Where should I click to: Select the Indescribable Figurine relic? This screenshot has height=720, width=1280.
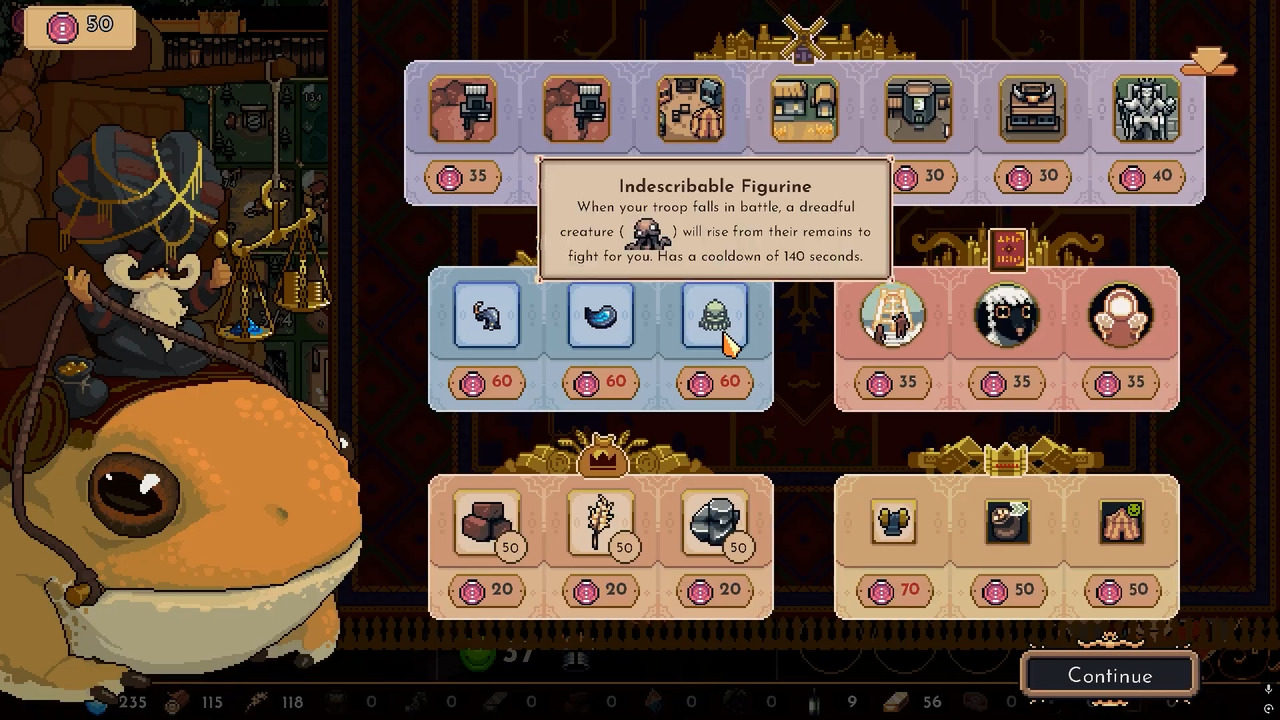[714, 316]
